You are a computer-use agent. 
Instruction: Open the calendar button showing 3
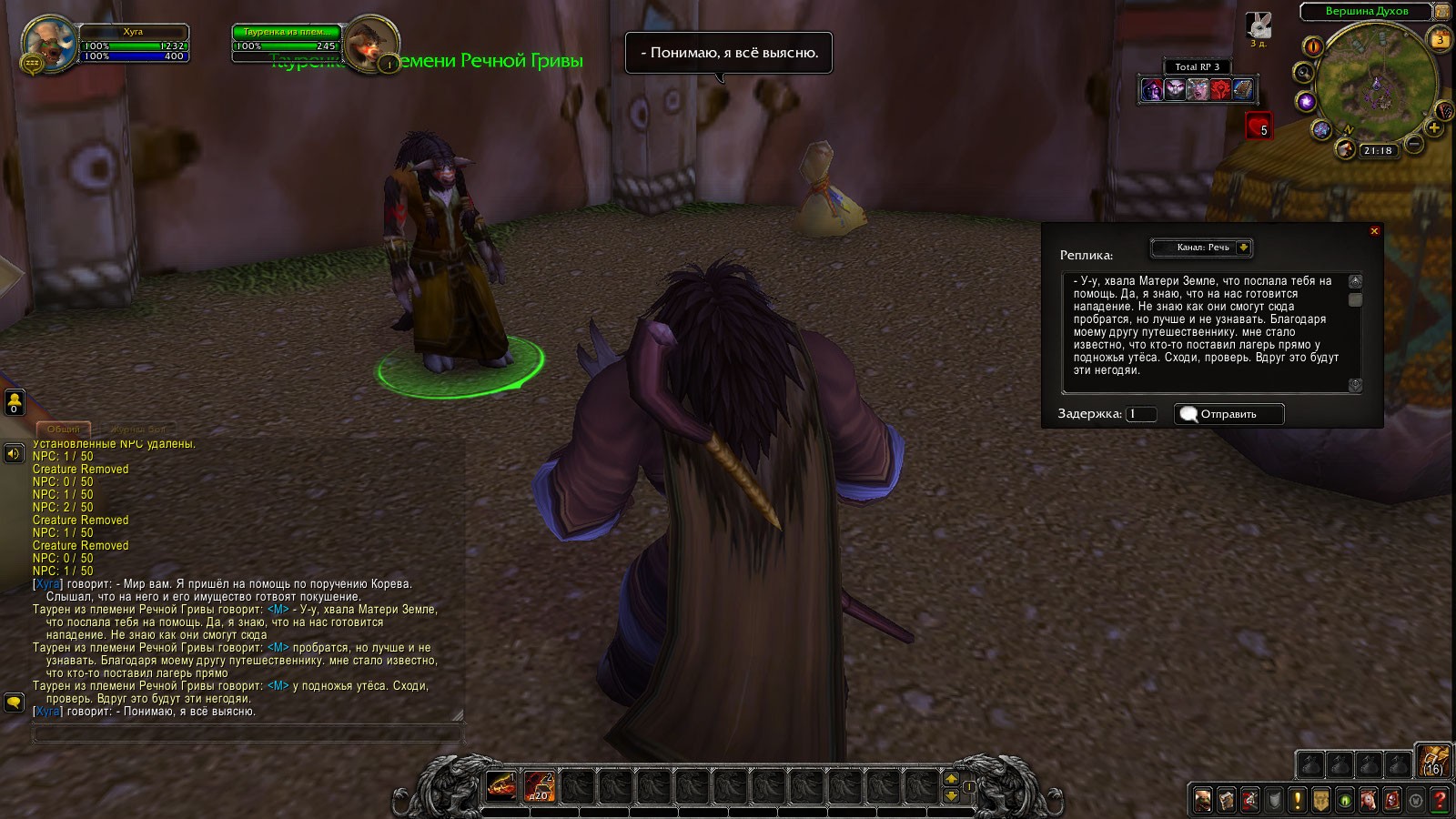tap(1441, 39)
